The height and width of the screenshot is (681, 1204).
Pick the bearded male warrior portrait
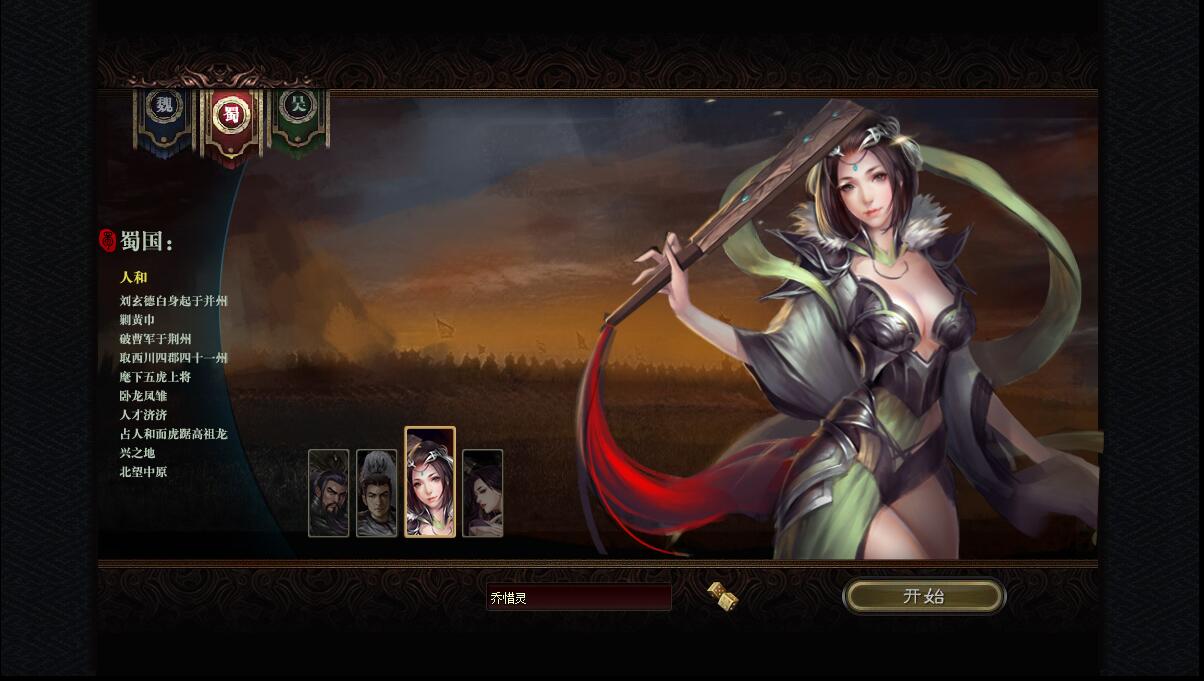click(x=328, y=493)
